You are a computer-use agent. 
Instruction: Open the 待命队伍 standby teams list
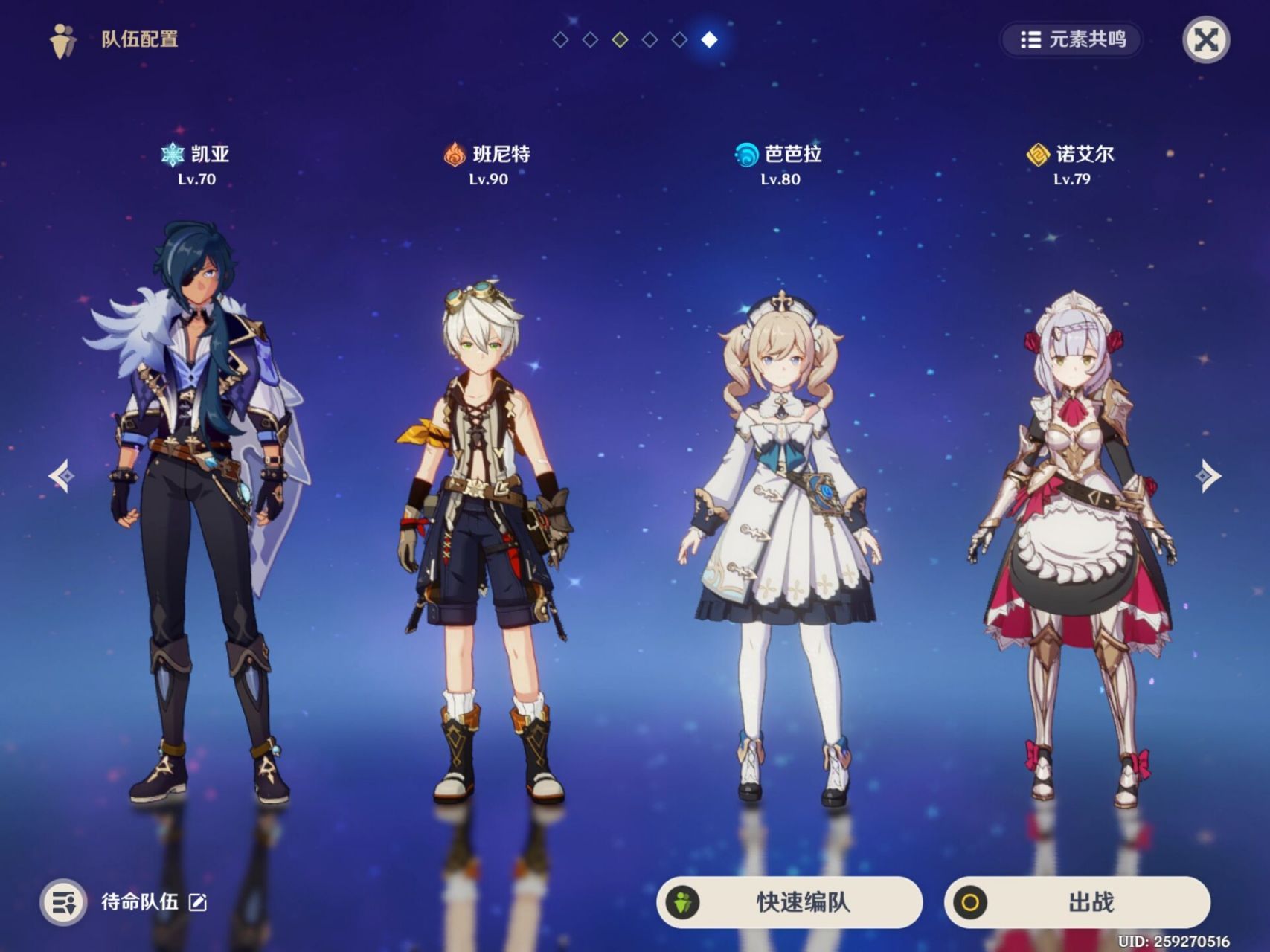pyautogui.click(x=65, y=902)
